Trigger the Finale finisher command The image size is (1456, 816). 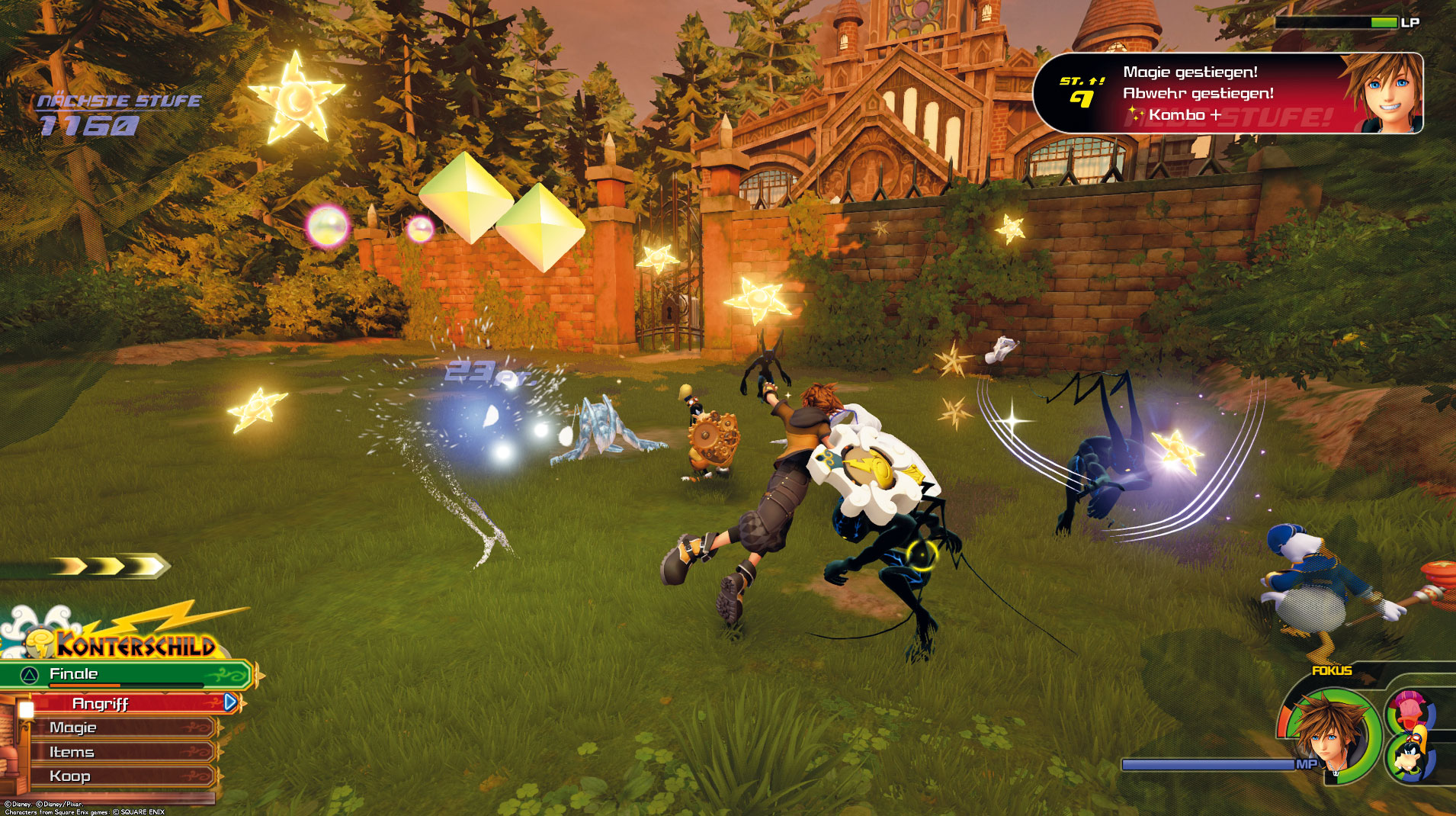click(126, 674)
